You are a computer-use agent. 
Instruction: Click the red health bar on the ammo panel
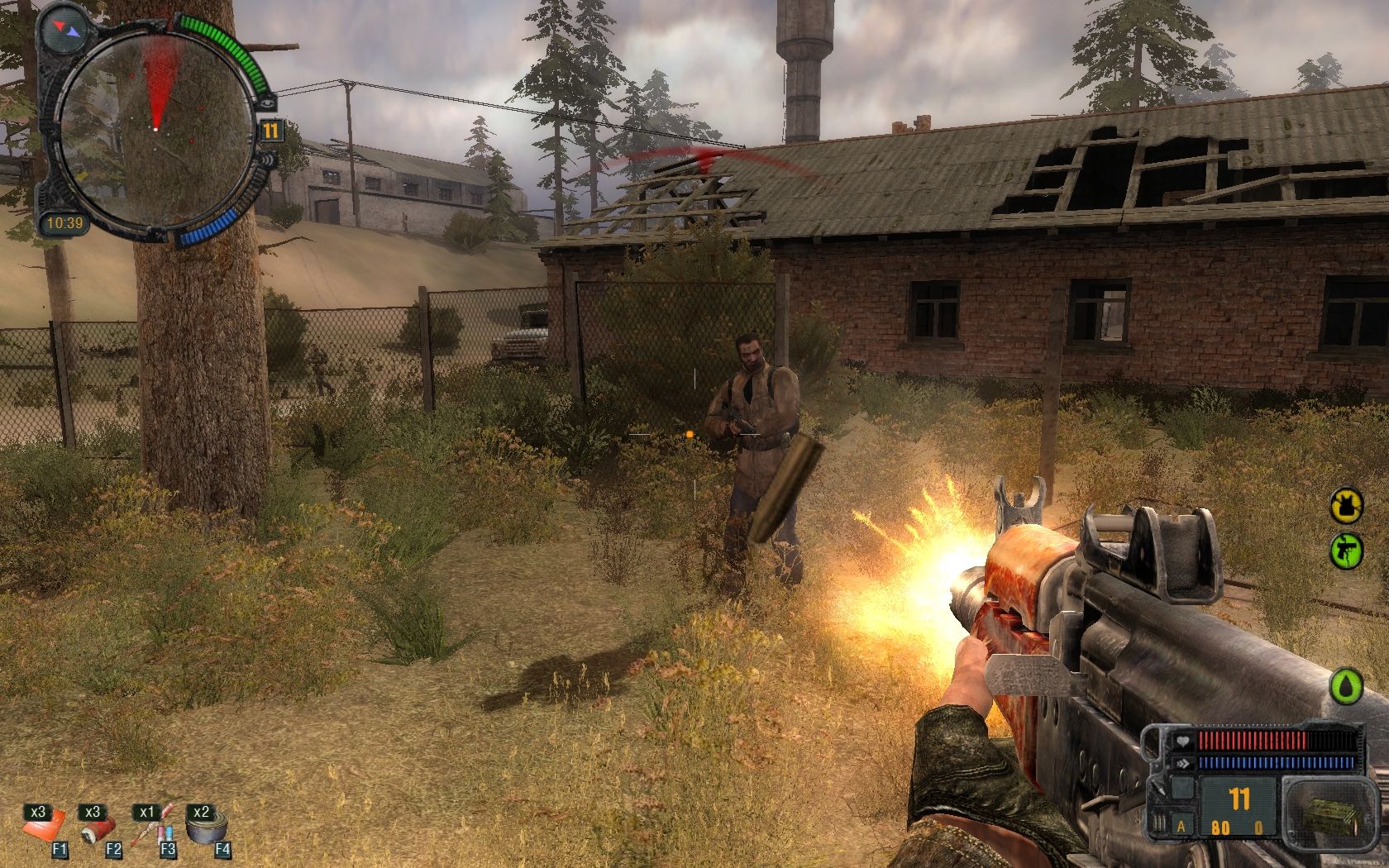point(1252,740)
